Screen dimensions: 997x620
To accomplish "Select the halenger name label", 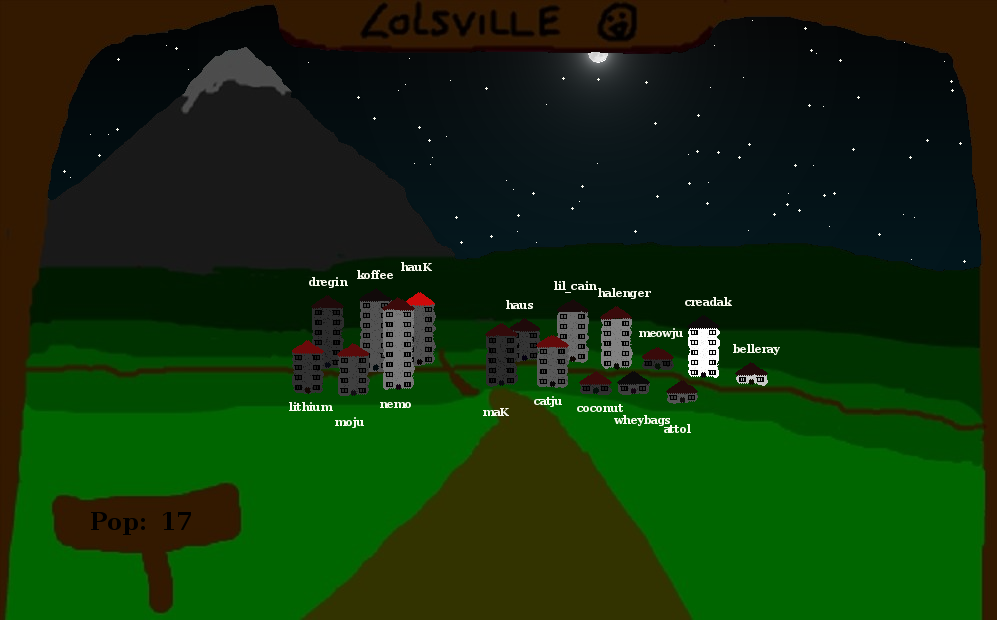I will [624, 293].
